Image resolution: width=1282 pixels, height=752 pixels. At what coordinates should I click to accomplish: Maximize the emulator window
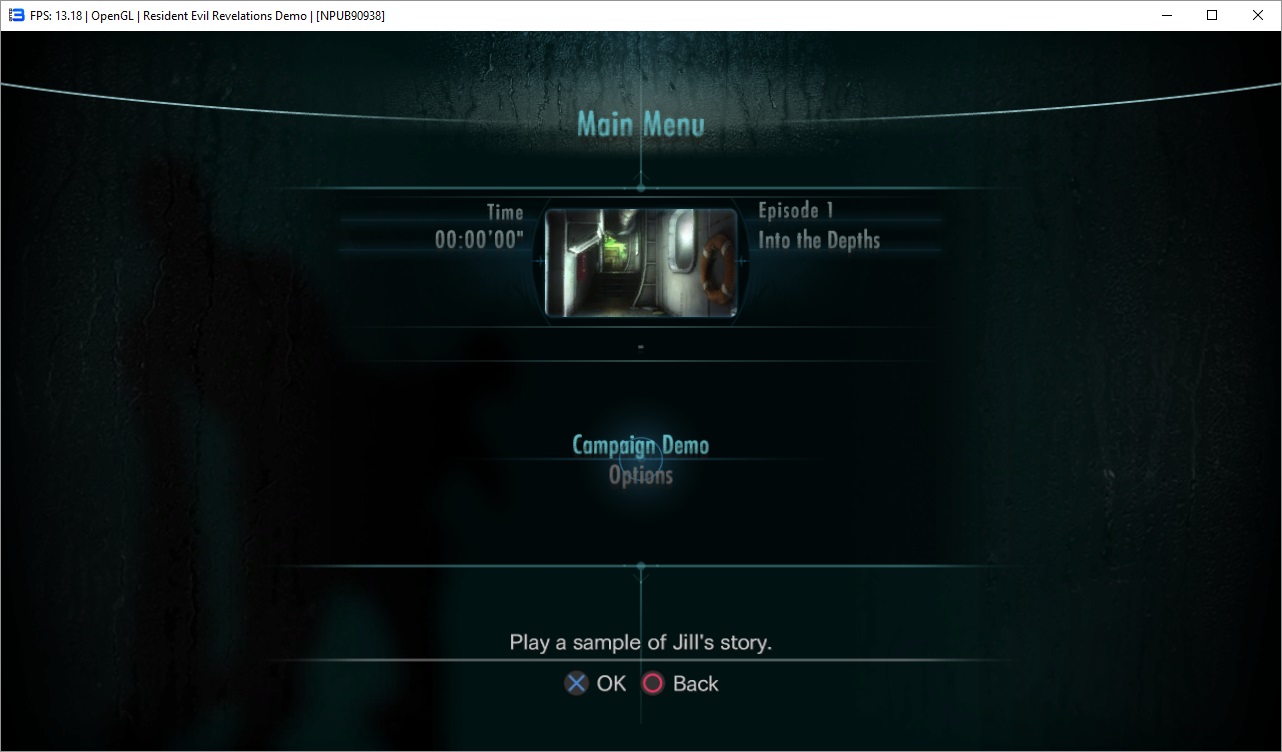1212,15
